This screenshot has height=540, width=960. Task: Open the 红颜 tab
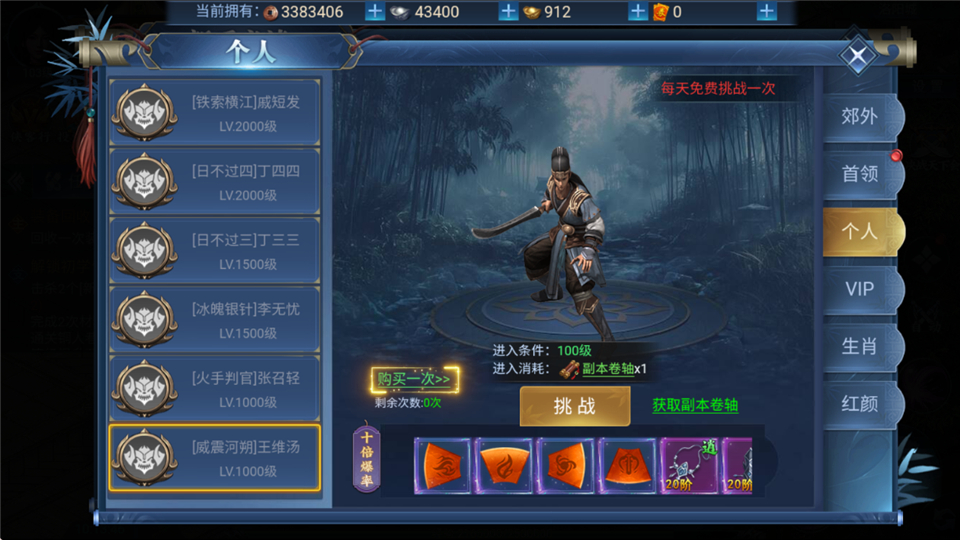click(x=860, y=404)
